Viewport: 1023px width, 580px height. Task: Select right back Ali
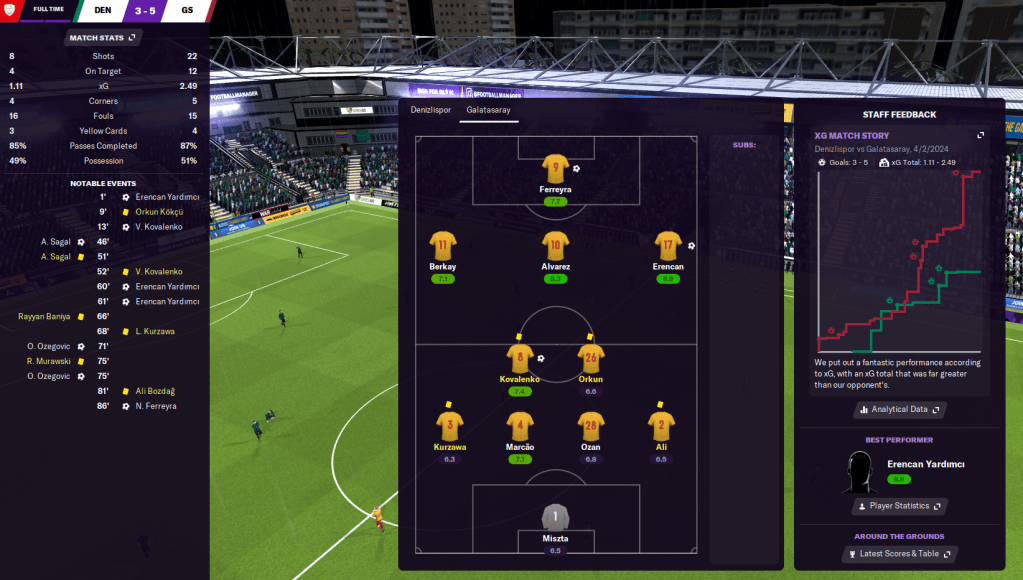(x=660, y=425)
